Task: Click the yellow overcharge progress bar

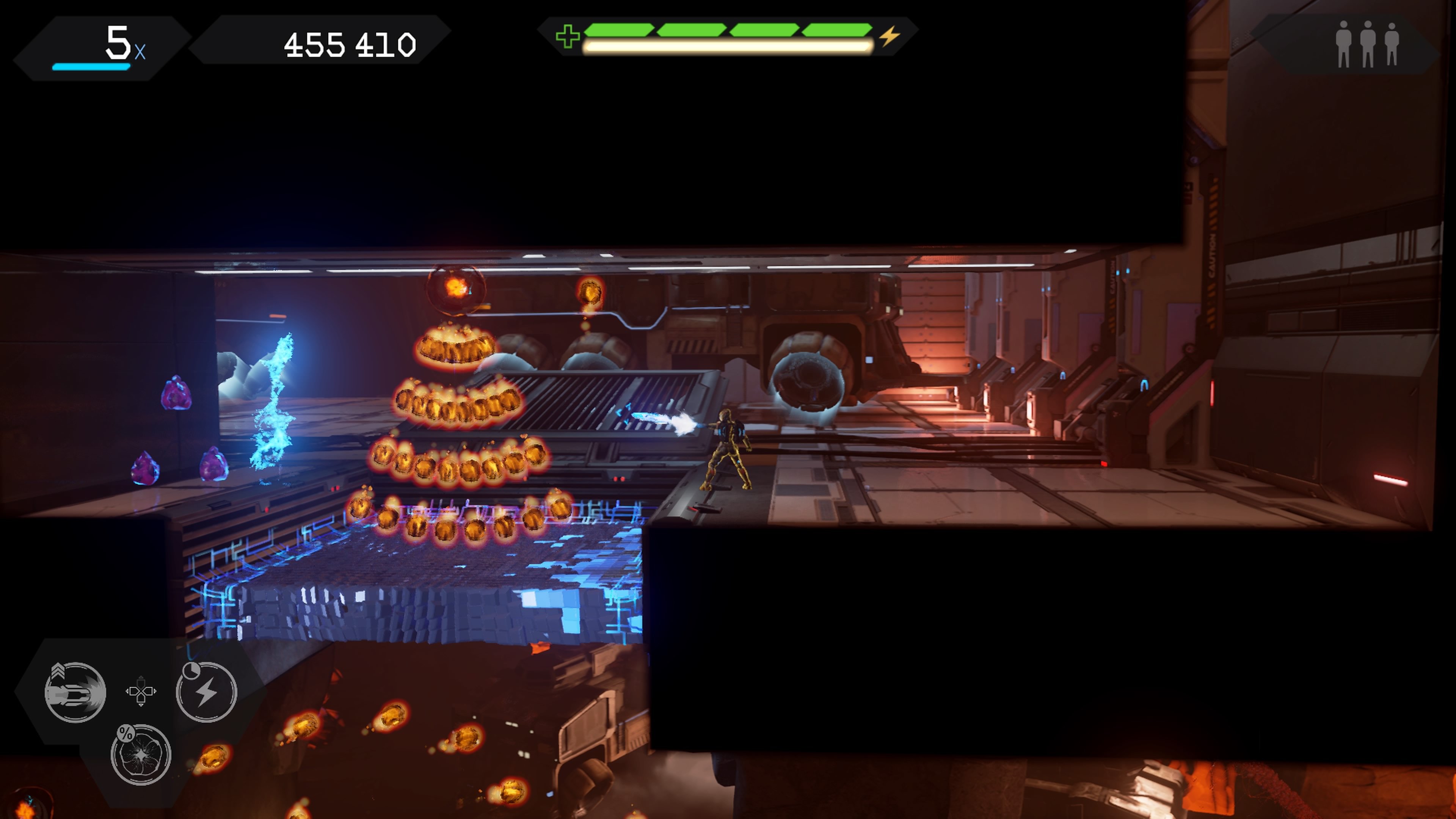Action: point(726,48)
